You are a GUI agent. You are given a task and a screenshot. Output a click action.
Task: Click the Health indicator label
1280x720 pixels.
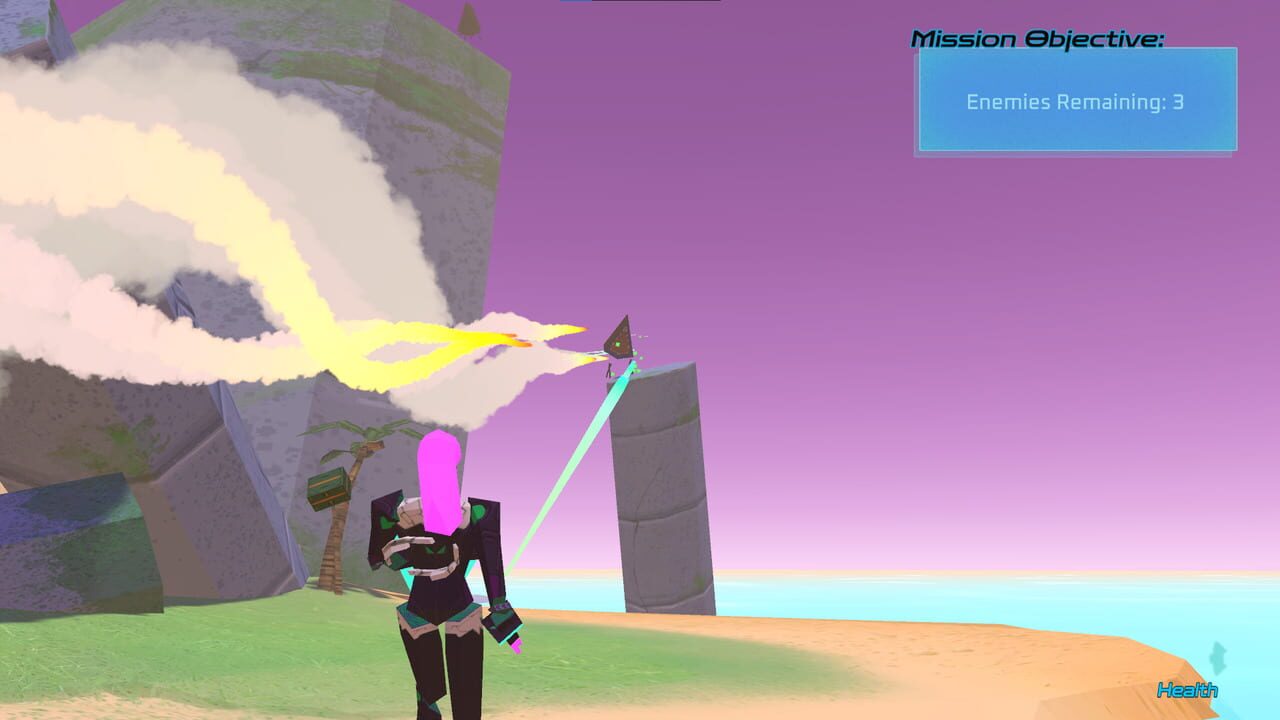(1187, 689)
